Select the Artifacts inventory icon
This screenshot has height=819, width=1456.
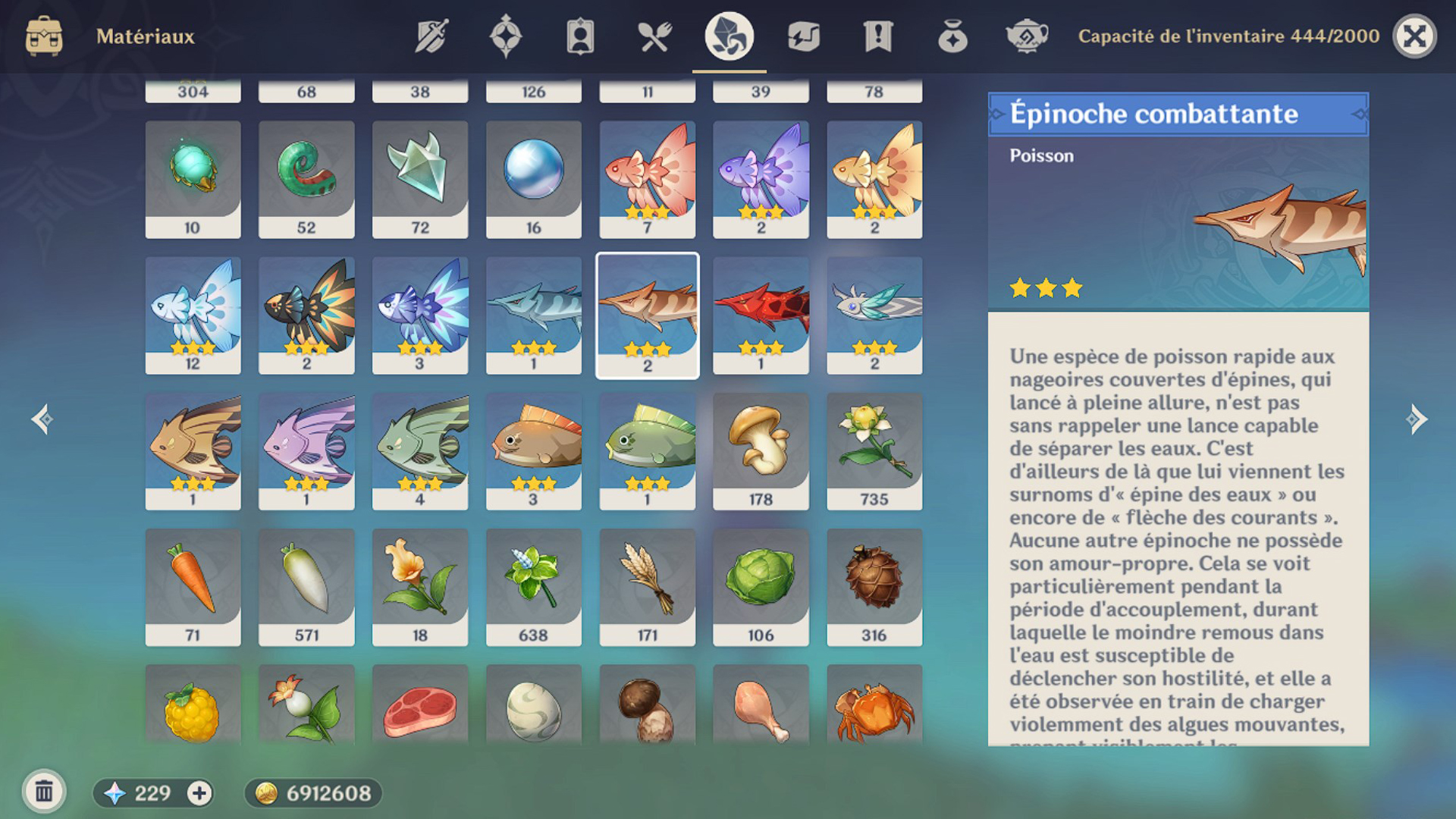[x=505, y=36]
